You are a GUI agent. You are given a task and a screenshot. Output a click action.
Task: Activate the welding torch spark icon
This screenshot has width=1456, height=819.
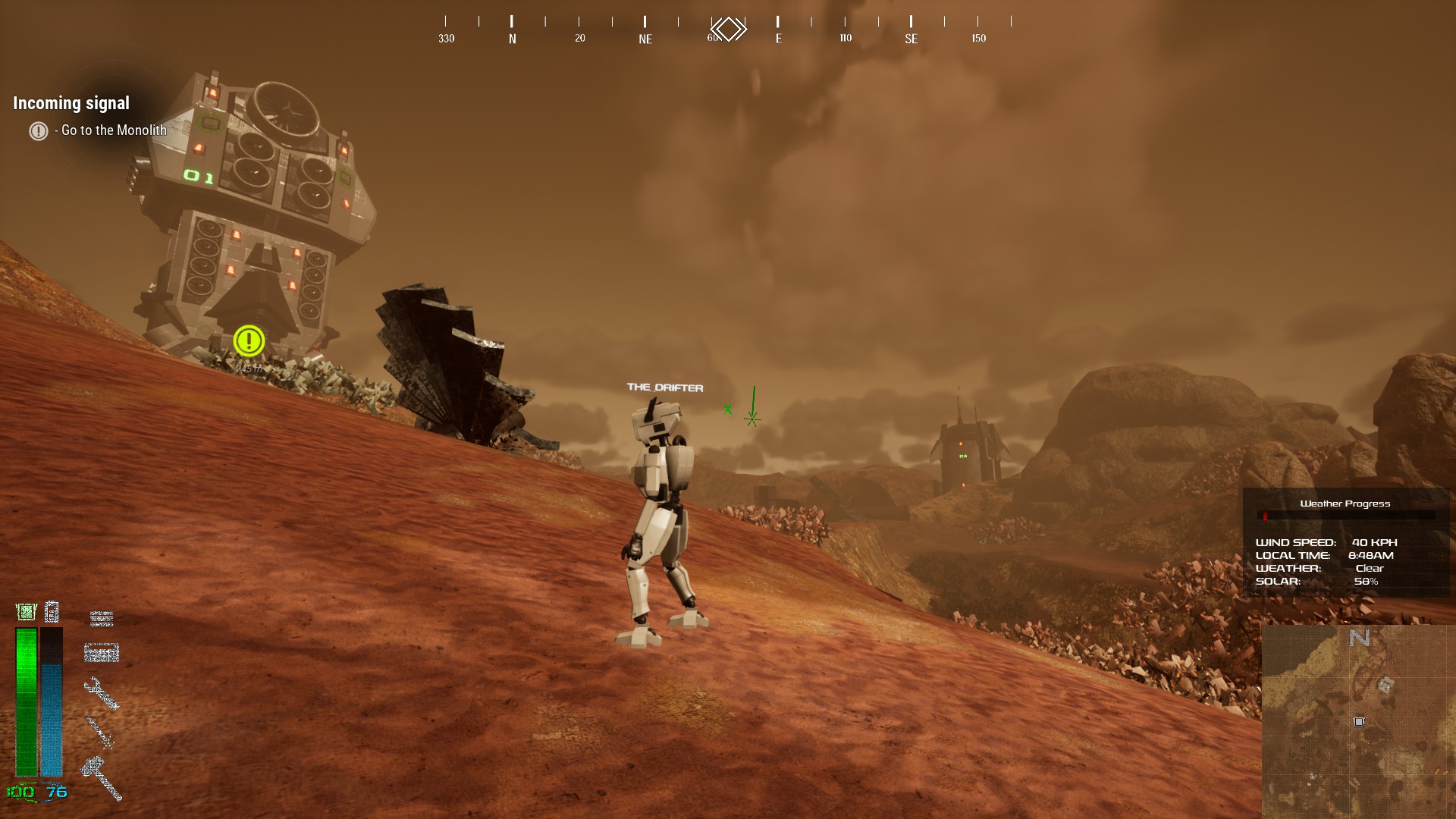tap(100, 733)
